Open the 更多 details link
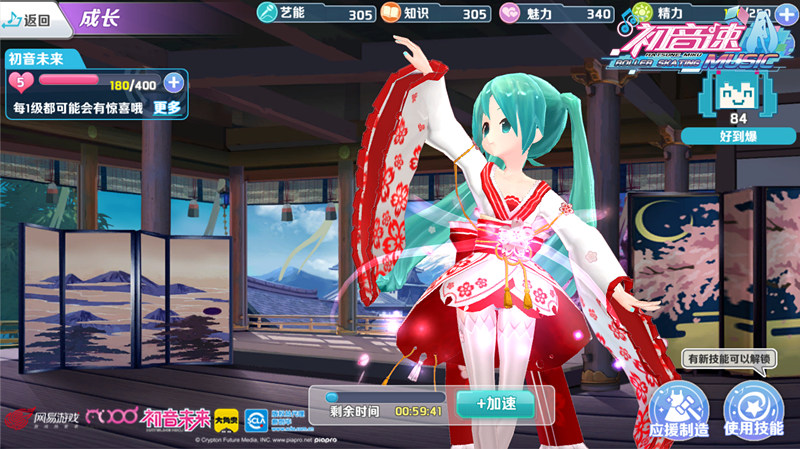The width and height of the screenshot is (800, 449). coord(167,108)
